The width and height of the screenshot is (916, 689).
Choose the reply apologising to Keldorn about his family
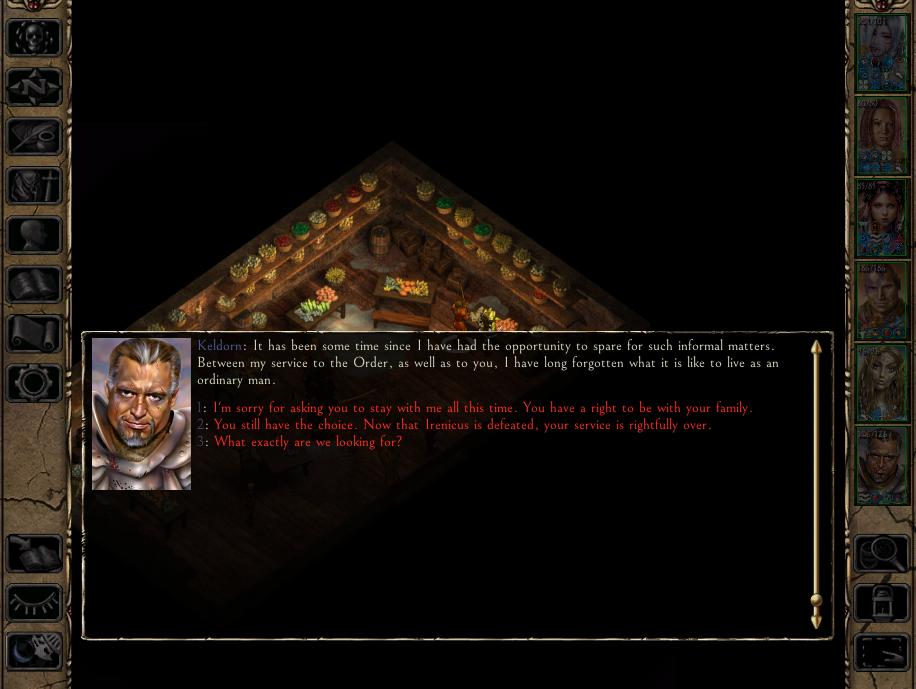pos(482,408)
